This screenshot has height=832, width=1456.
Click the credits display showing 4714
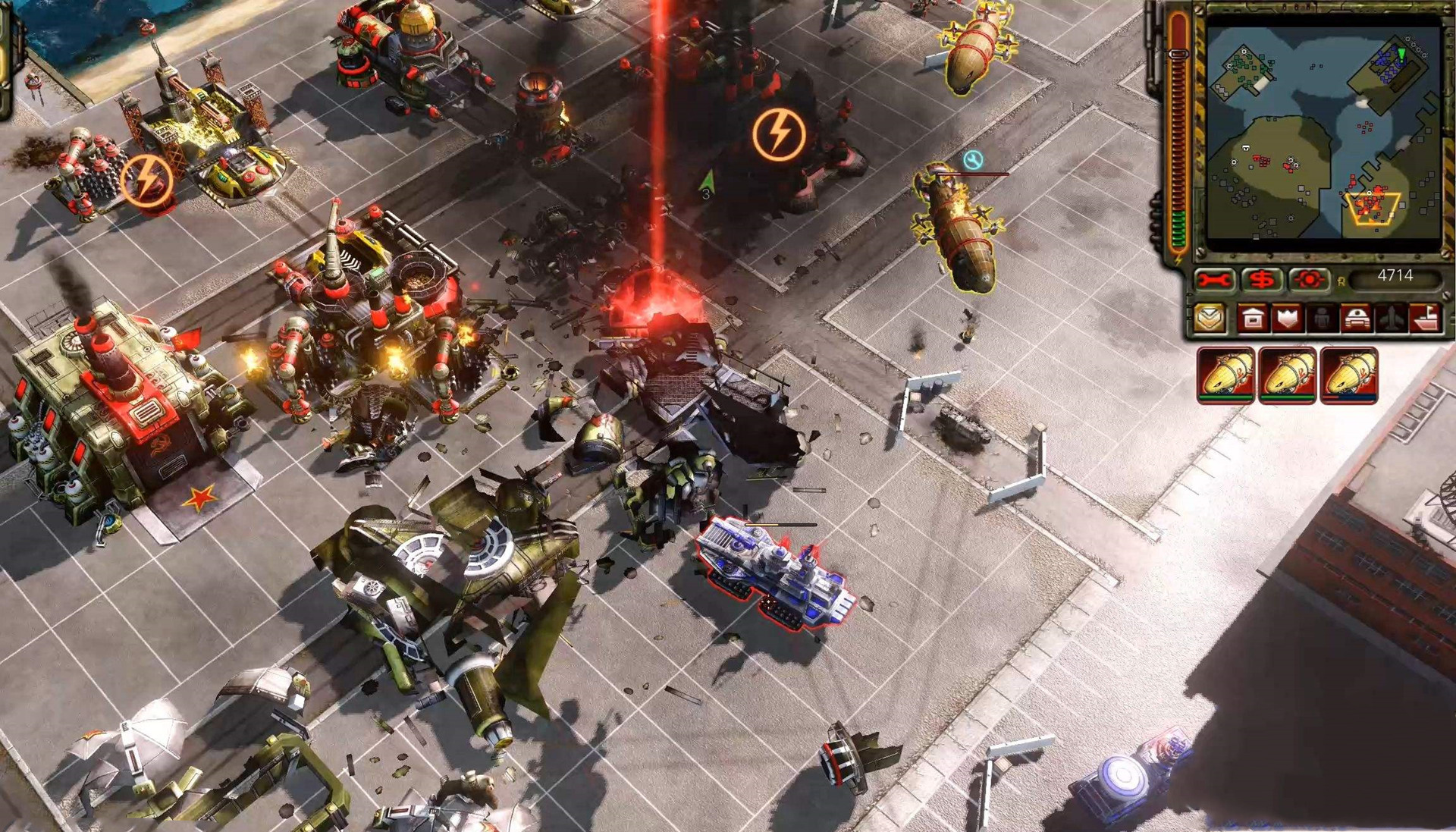1399,279
